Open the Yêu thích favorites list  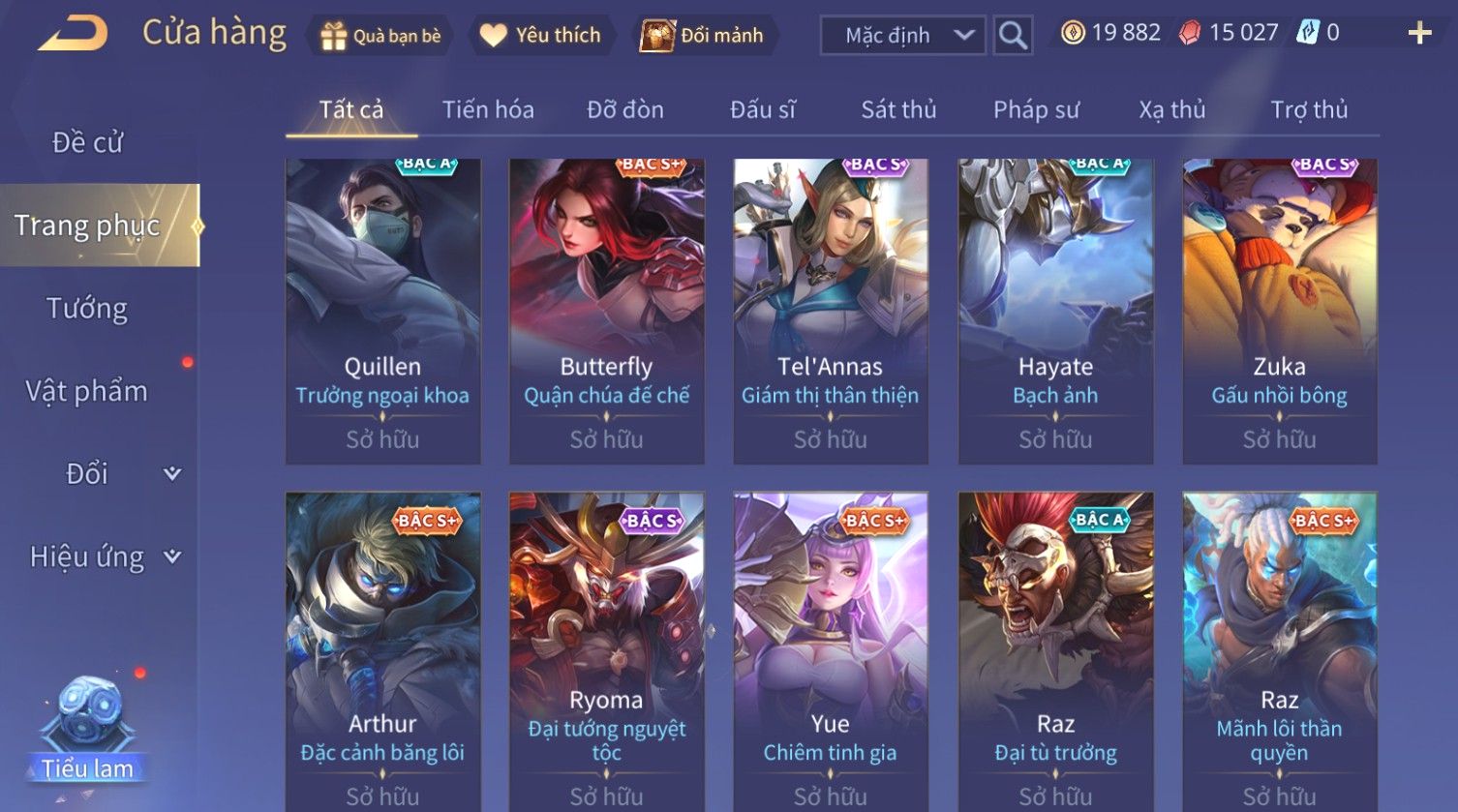pyautogui.click(x=541, y=36)
